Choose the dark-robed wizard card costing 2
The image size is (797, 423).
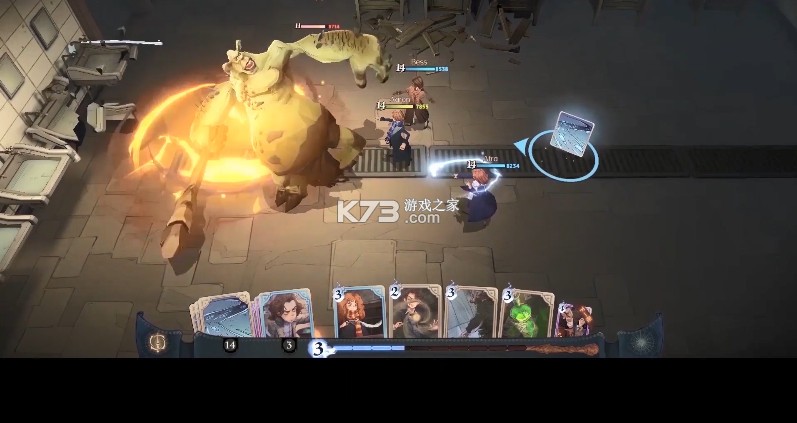tap(415, 312)
